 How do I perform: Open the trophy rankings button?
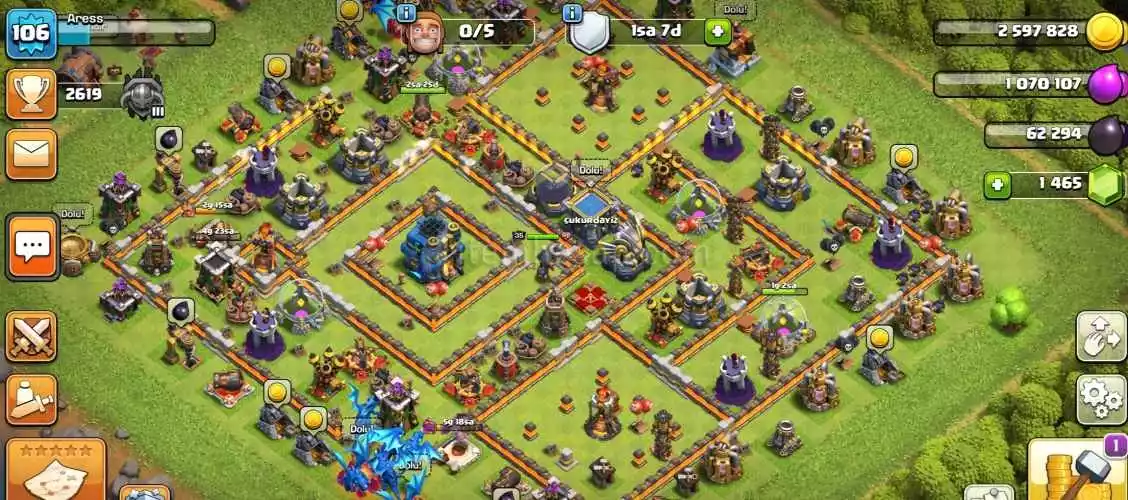[x=31, y=95]
